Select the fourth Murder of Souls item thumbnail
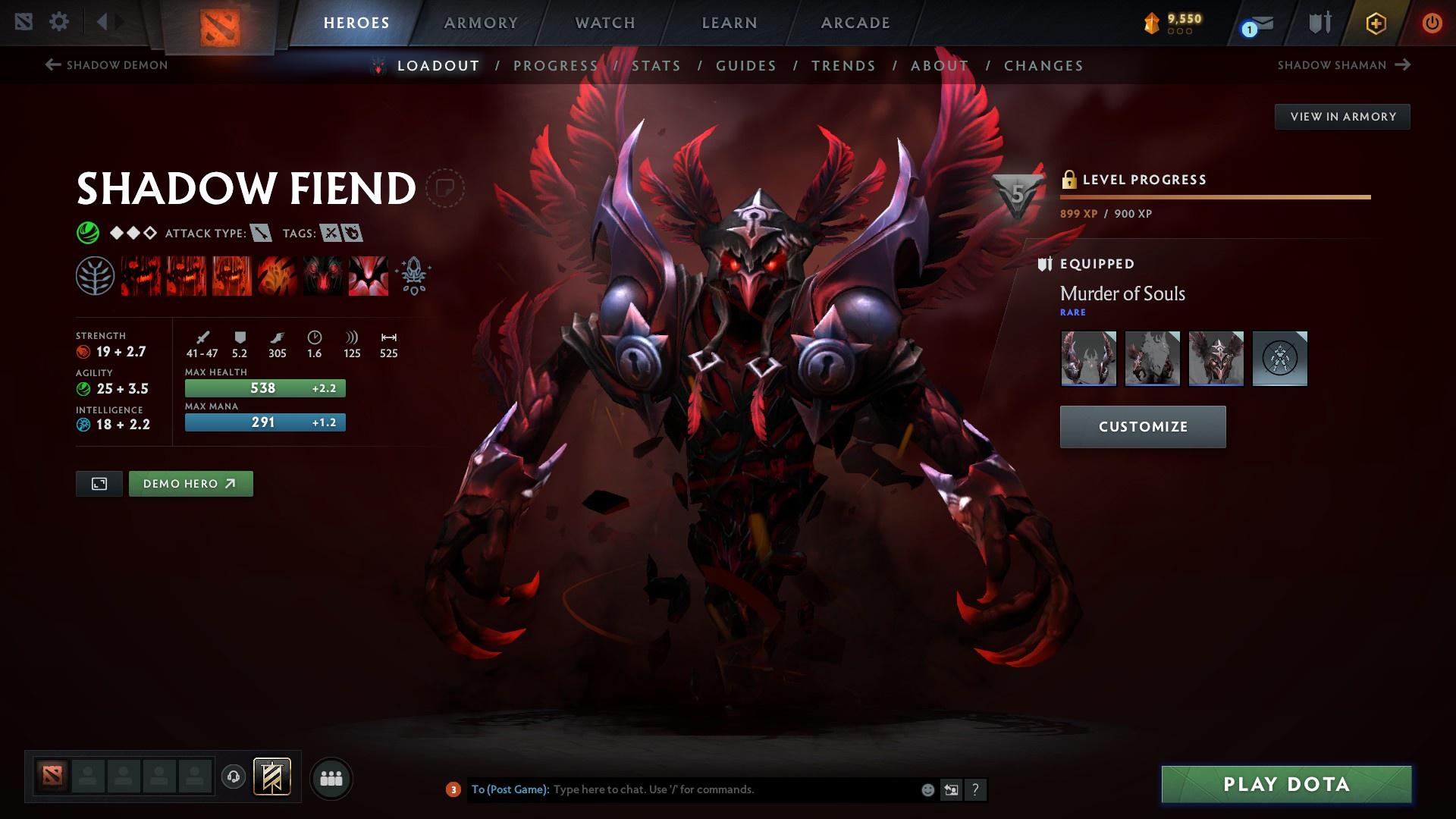This screenshot has height=819, width=1456. coord(1280,358)
